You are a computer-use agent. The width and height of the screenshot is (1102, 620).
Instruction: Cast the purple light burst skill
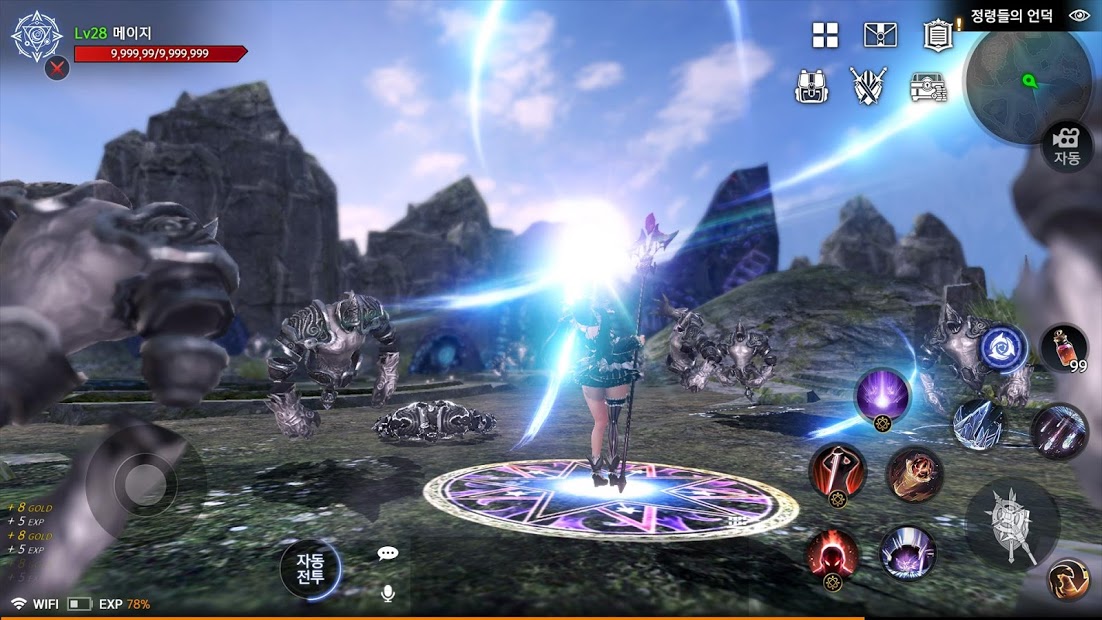click(882, 396)
